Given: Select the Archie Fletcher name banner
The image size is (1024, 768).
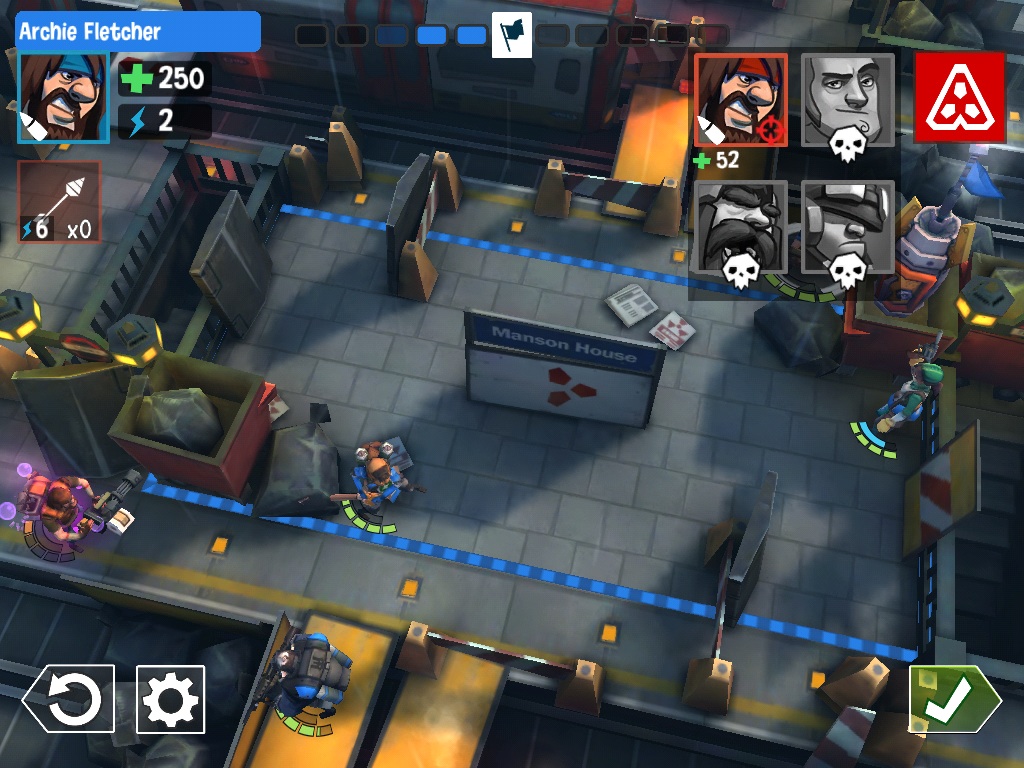Looking at the screenshot, I should pyautogui.click(x=138, y=32).
